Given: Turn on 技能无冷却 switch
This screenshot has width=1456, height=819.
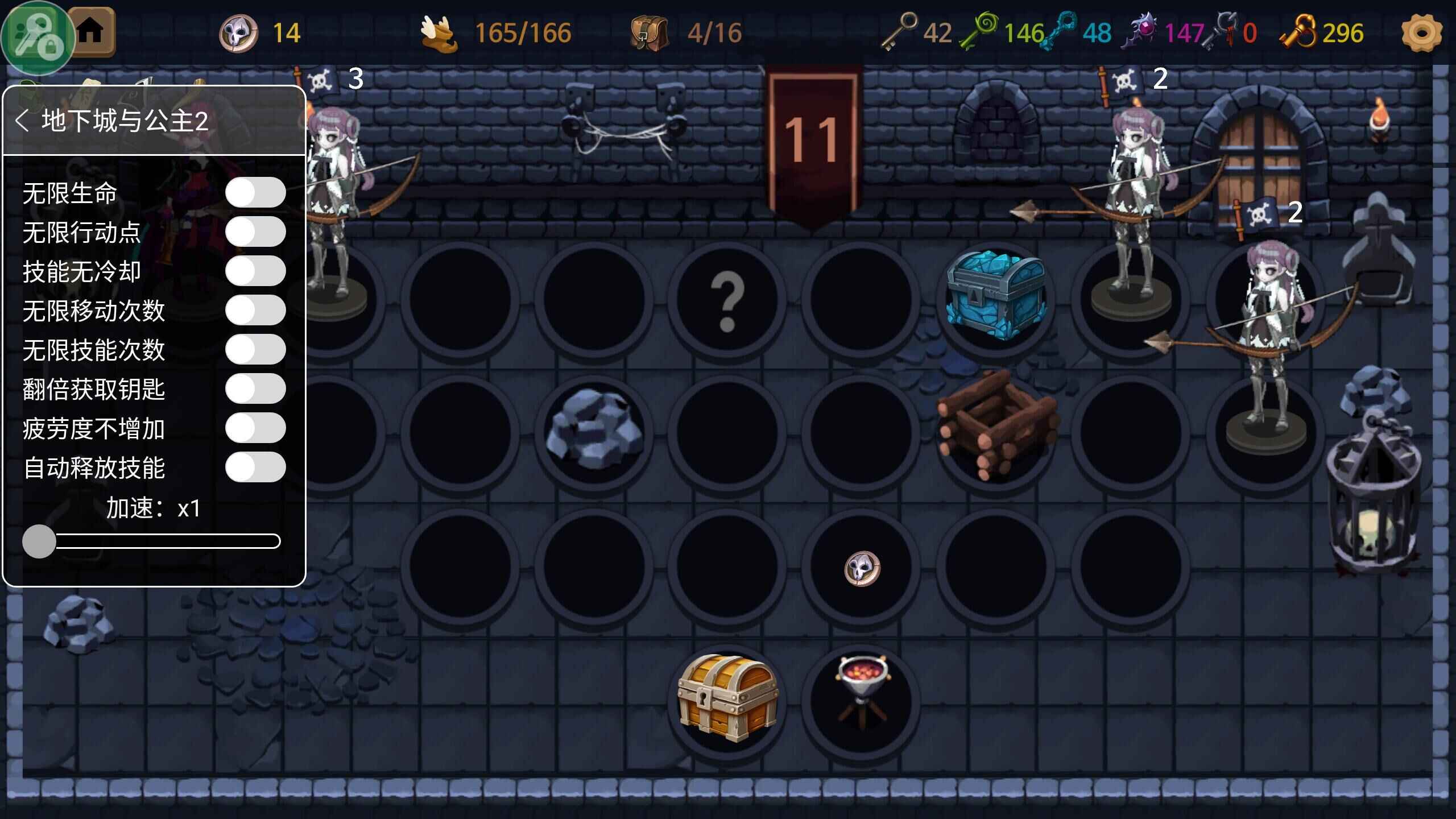Looking at the screenshot, I should click(255, 271).
